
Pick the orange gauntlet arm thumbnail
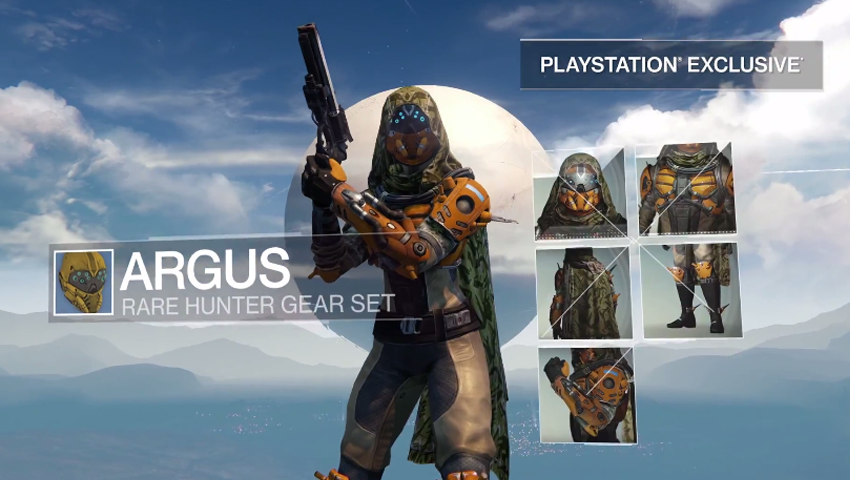[x=587, y=395]
